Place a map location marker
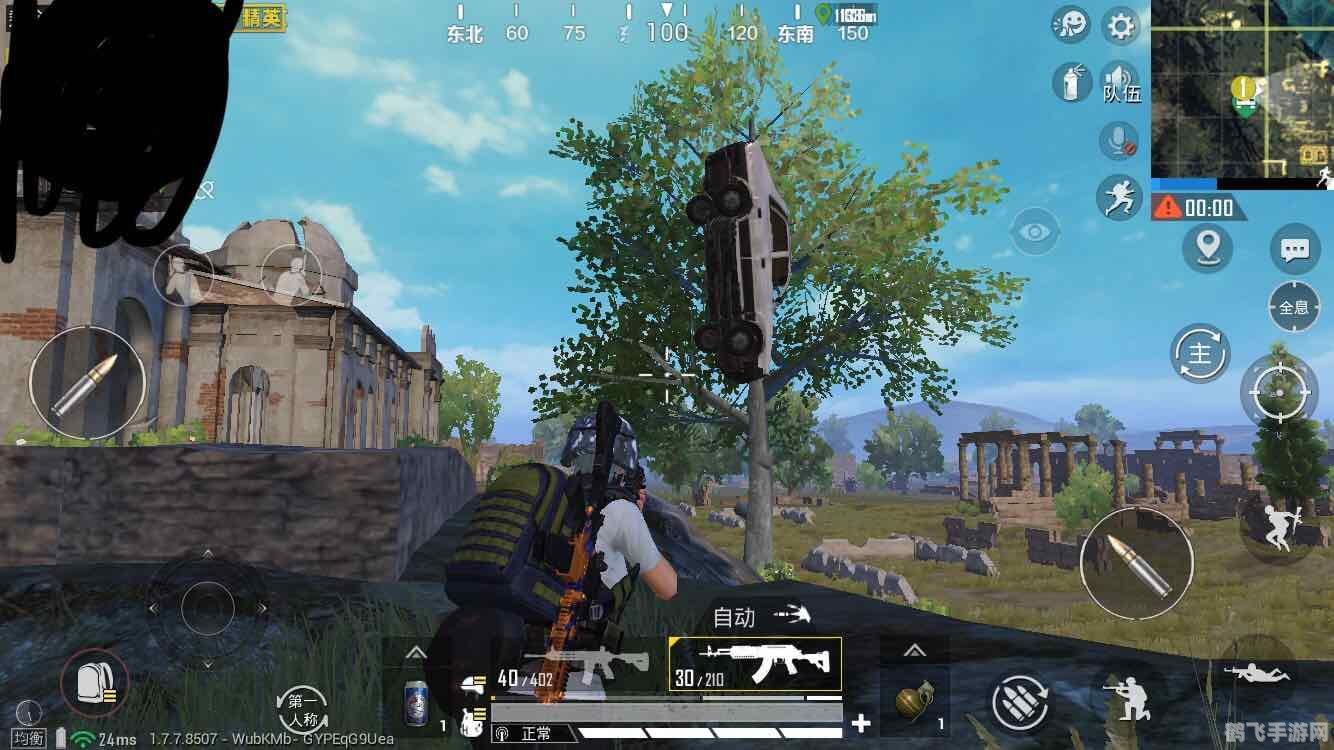 point(1207,247)
